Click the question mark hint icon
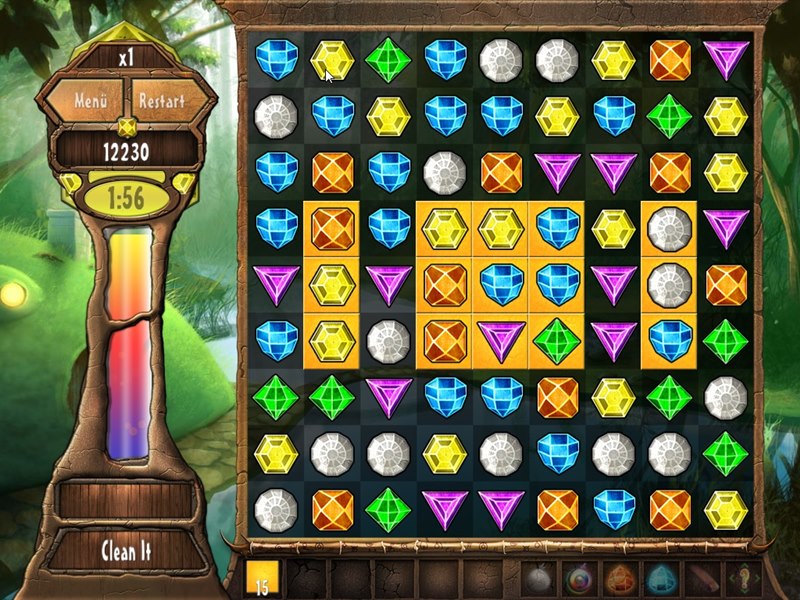The image size is (800, 600). (x=741, y=579)
